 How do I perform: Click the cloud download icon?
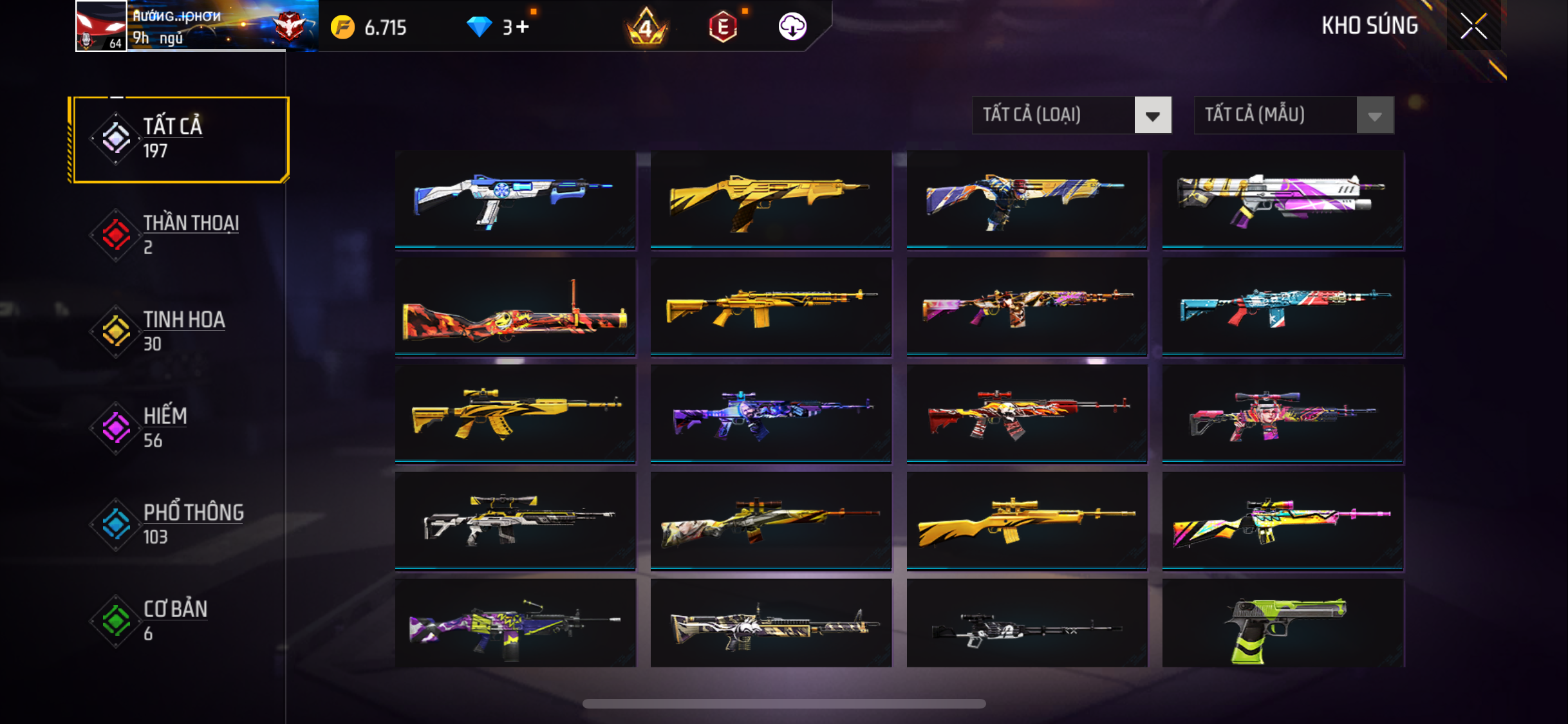(792, 27)
